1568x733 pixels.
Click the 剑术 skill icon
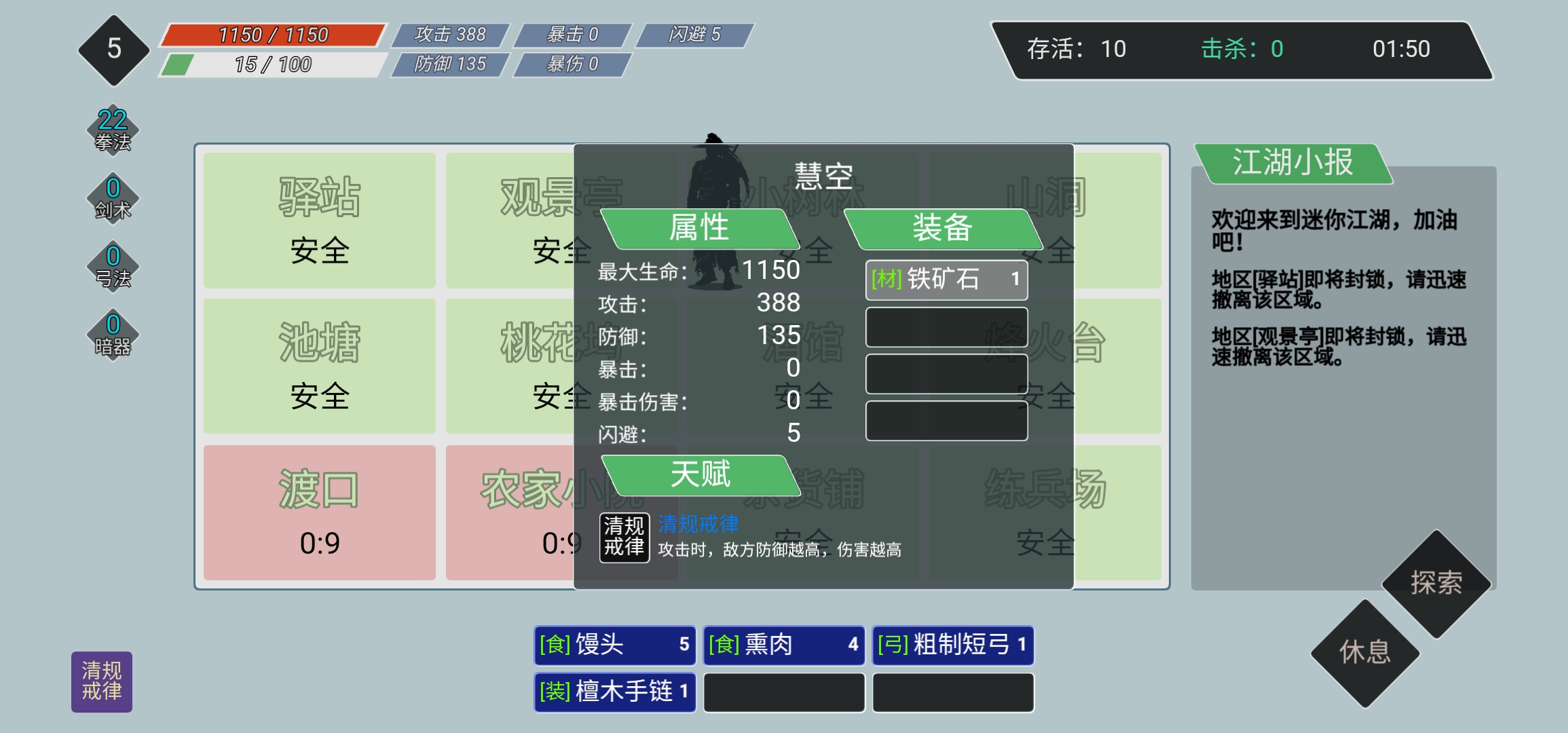coord(113,197)
